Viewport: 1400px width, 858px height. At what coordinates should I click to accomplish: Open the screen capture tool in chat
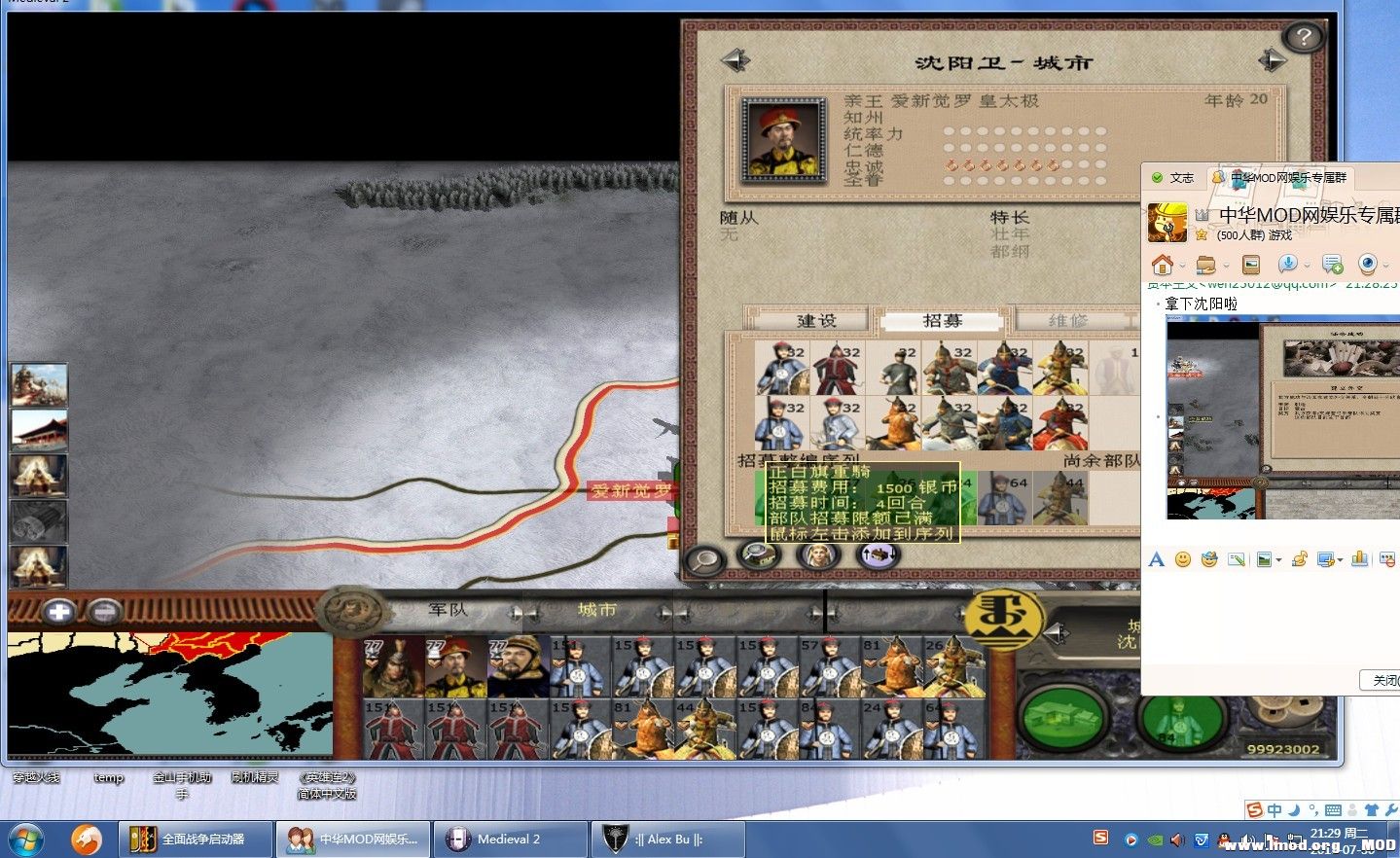pos(1236,559)
